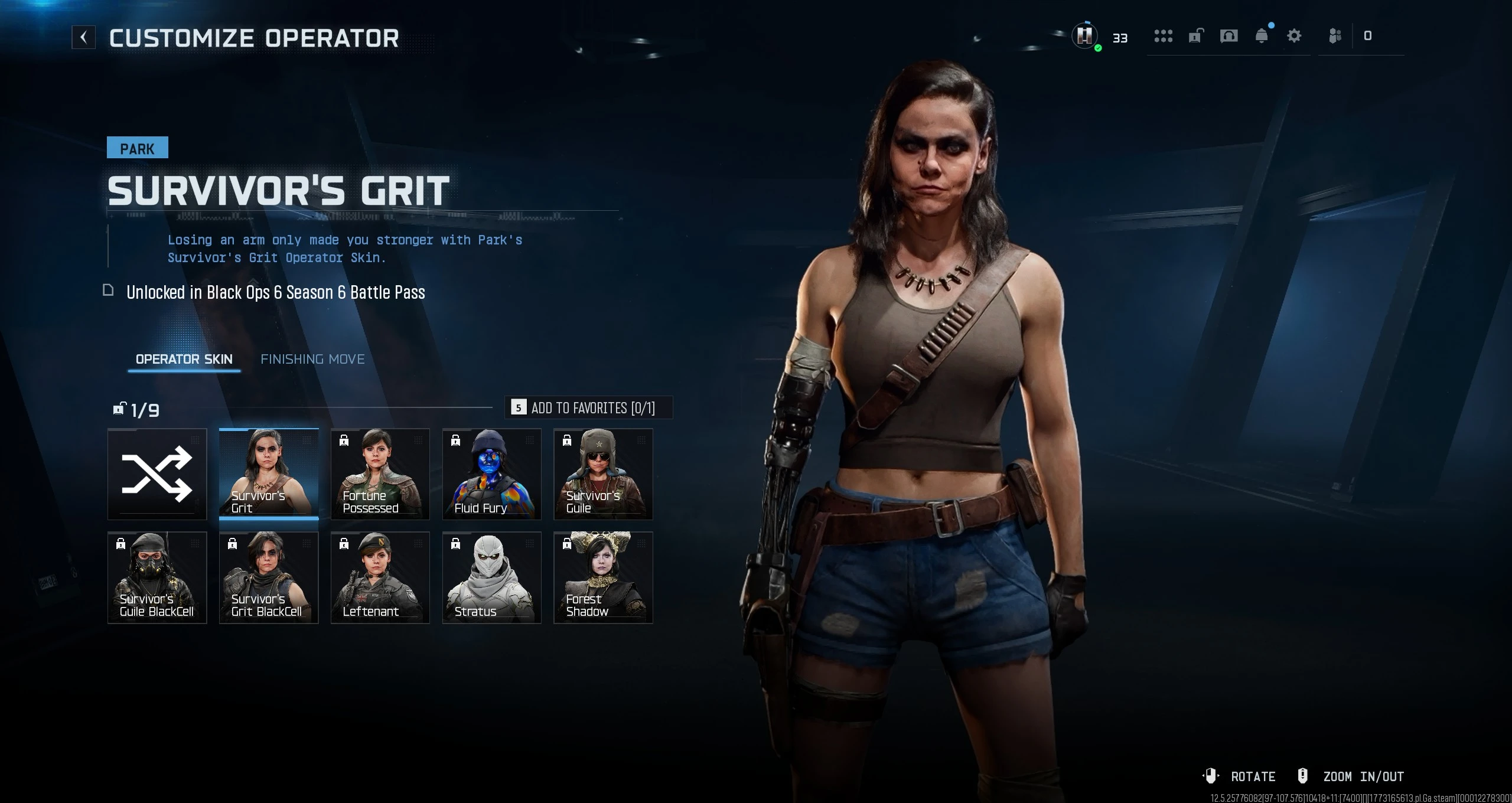This screenshot has width=1512, height=803.
Task: Select the Survivor's Guile skin tile
Action: pos(603,474)
